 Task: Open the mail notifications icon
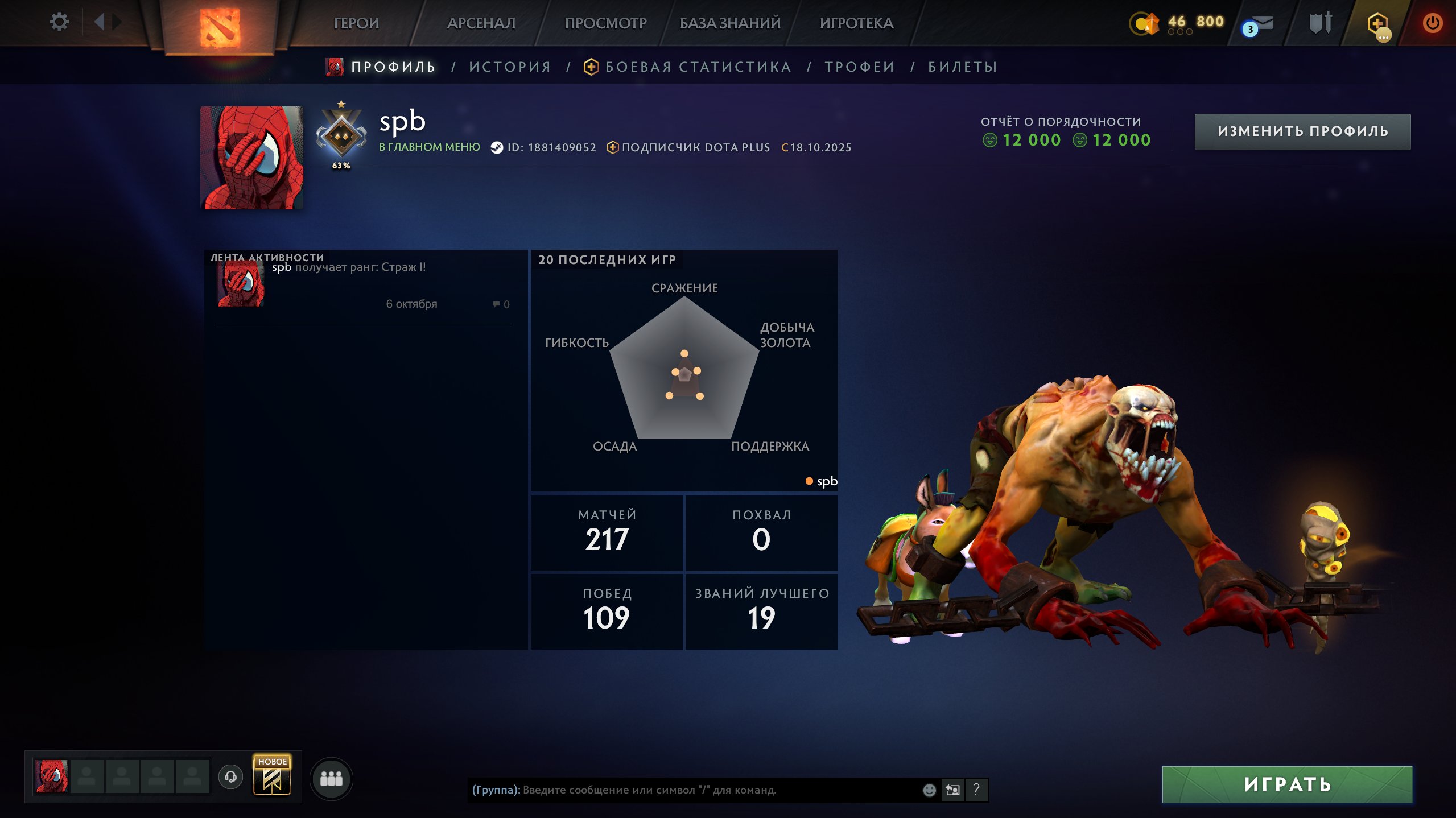[x=1259, y=25]
